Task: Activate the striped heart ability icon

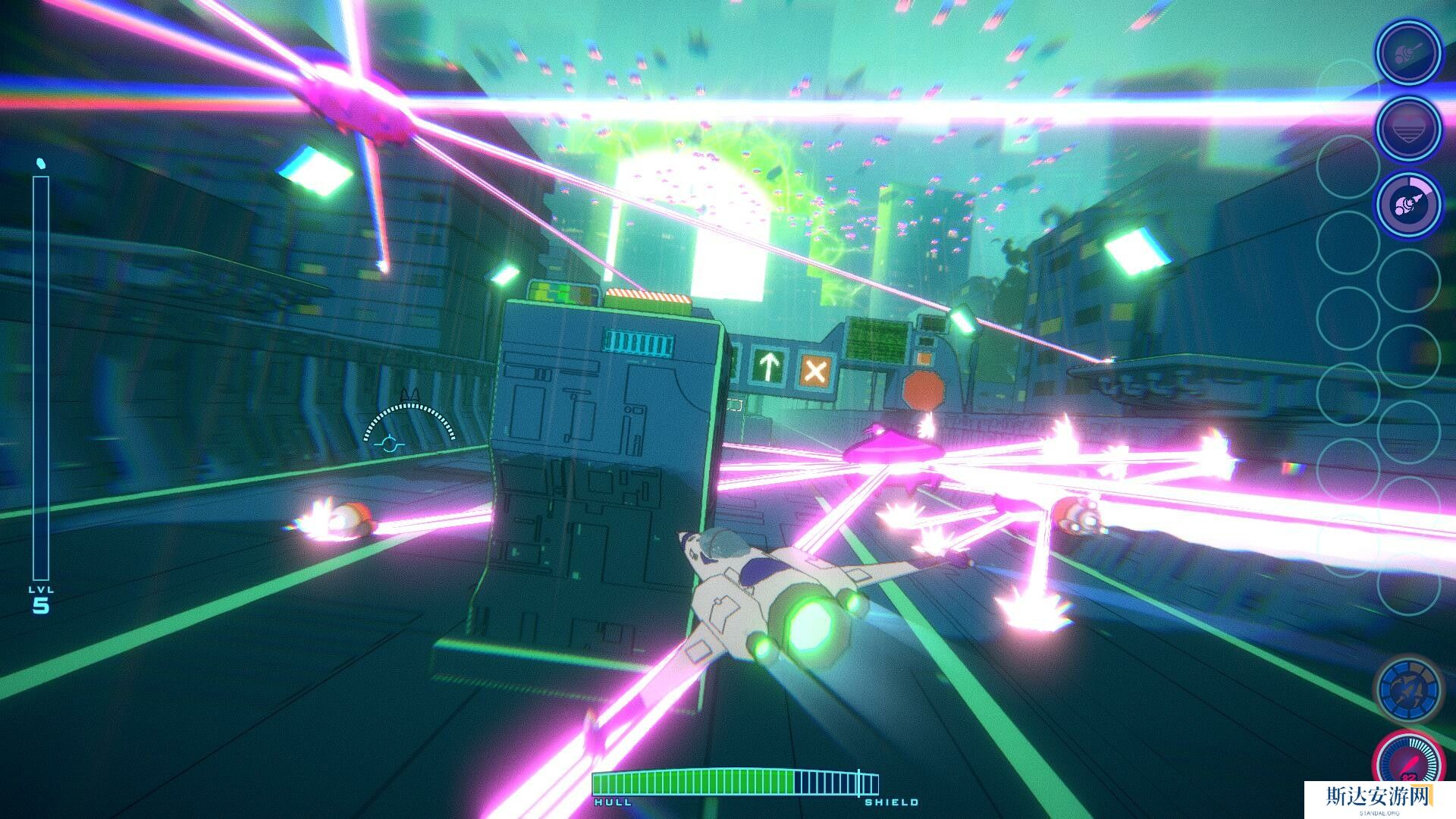Action: [1408, 128]
